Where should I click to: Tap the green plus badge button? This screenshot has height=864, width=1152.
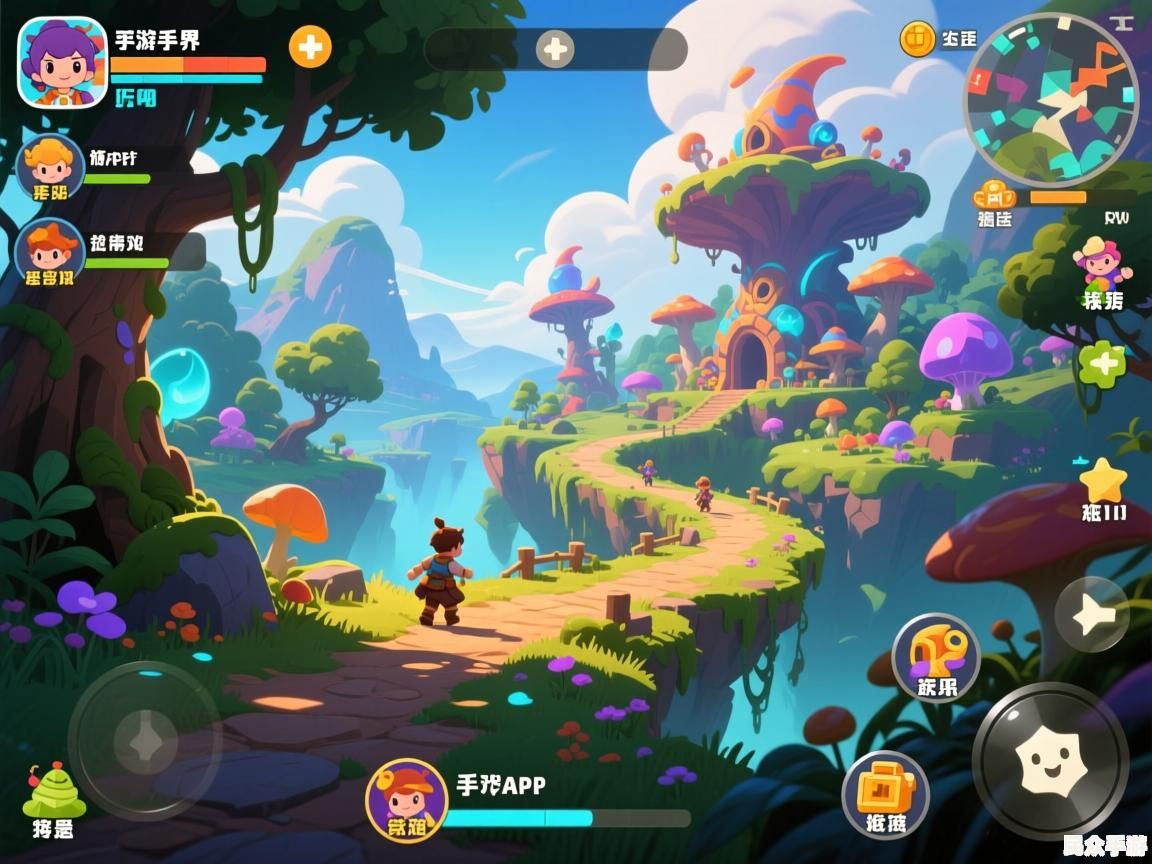1102,364
